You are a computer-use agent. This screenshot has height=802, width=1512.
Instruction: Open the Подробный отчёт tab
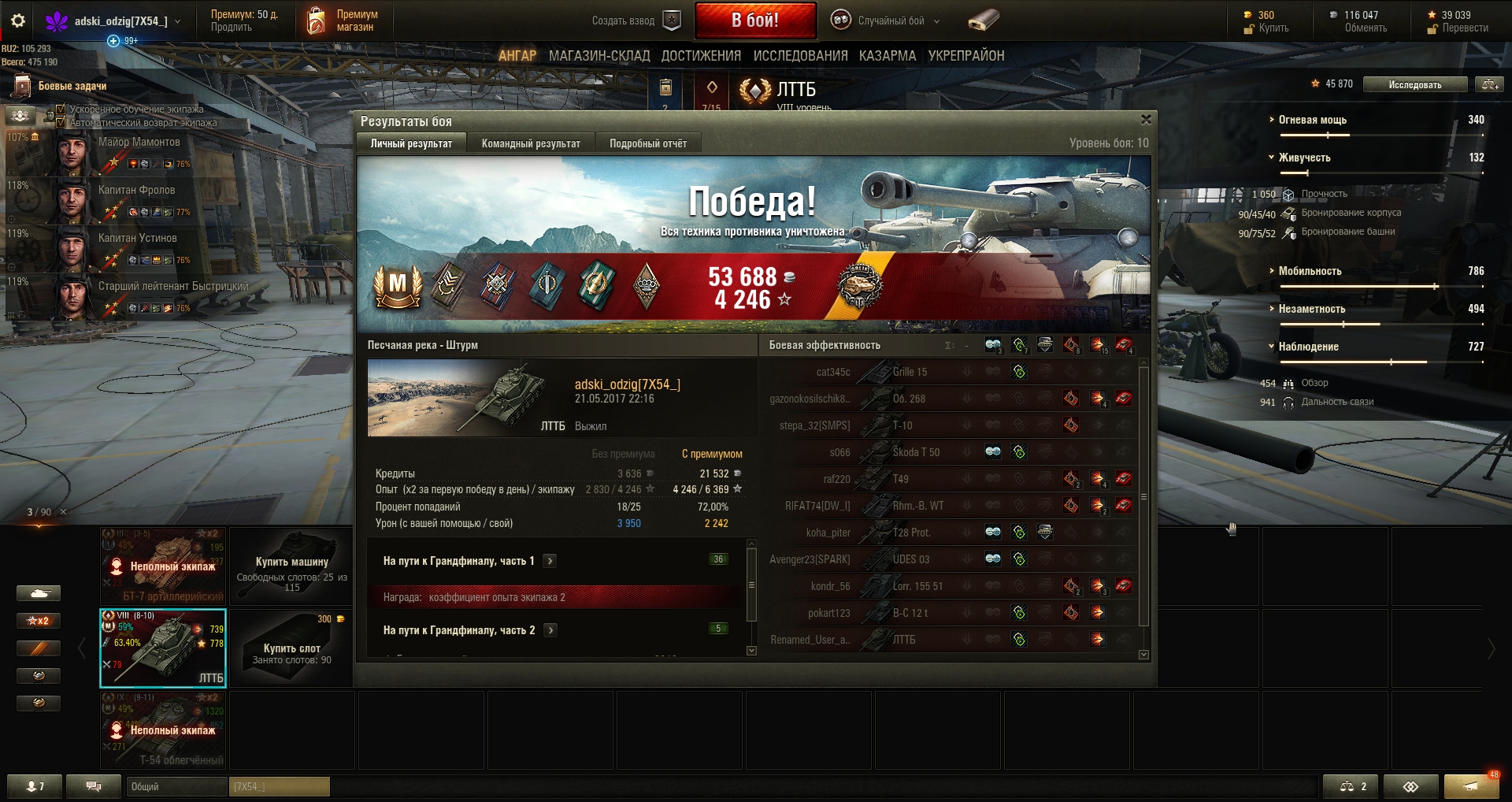pos(647,143)
